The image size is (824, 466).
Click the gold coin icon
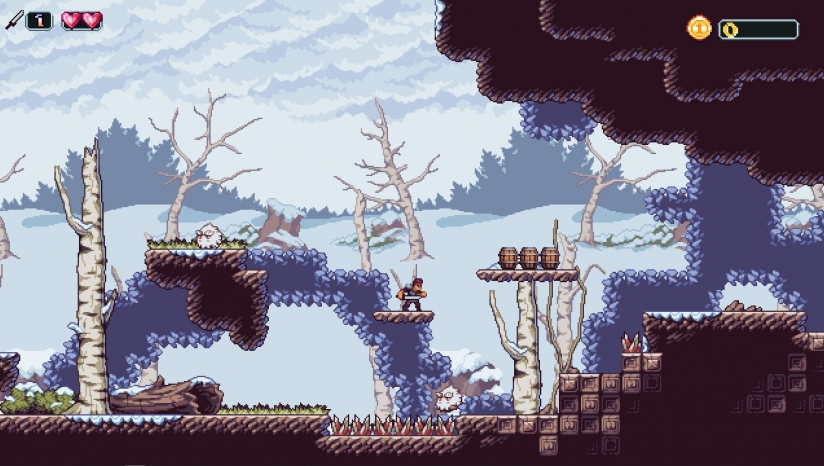tap(699, 28)
